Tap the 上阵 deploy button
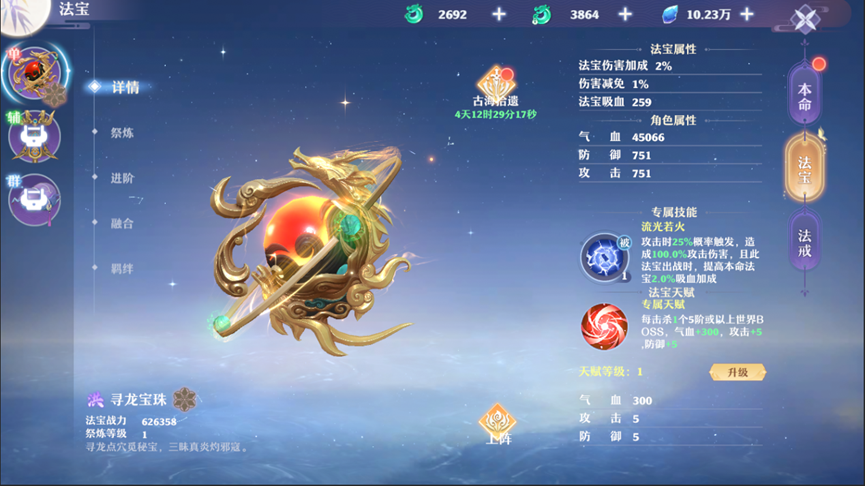 click(x=497, y=424)
